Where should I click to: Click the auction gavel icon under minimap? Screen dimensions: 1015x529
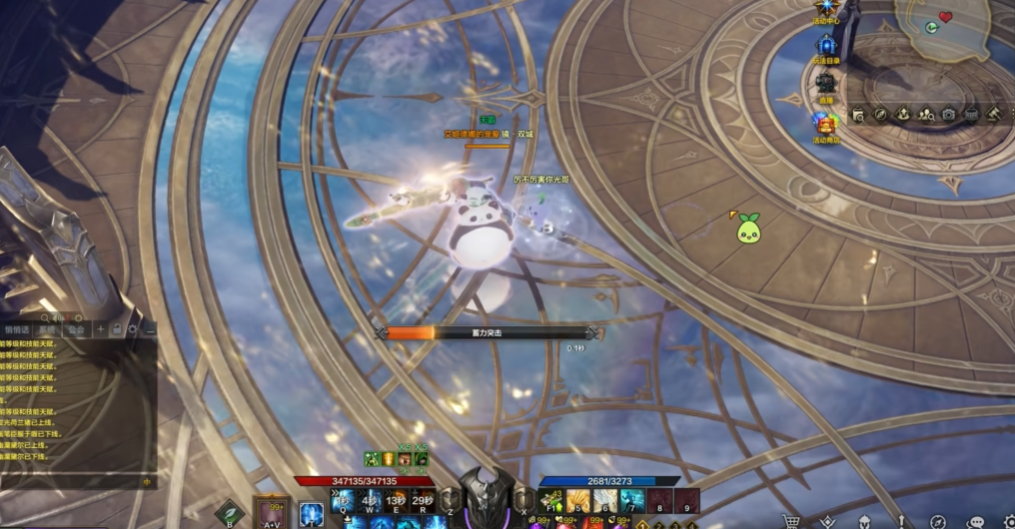point(994,115)
